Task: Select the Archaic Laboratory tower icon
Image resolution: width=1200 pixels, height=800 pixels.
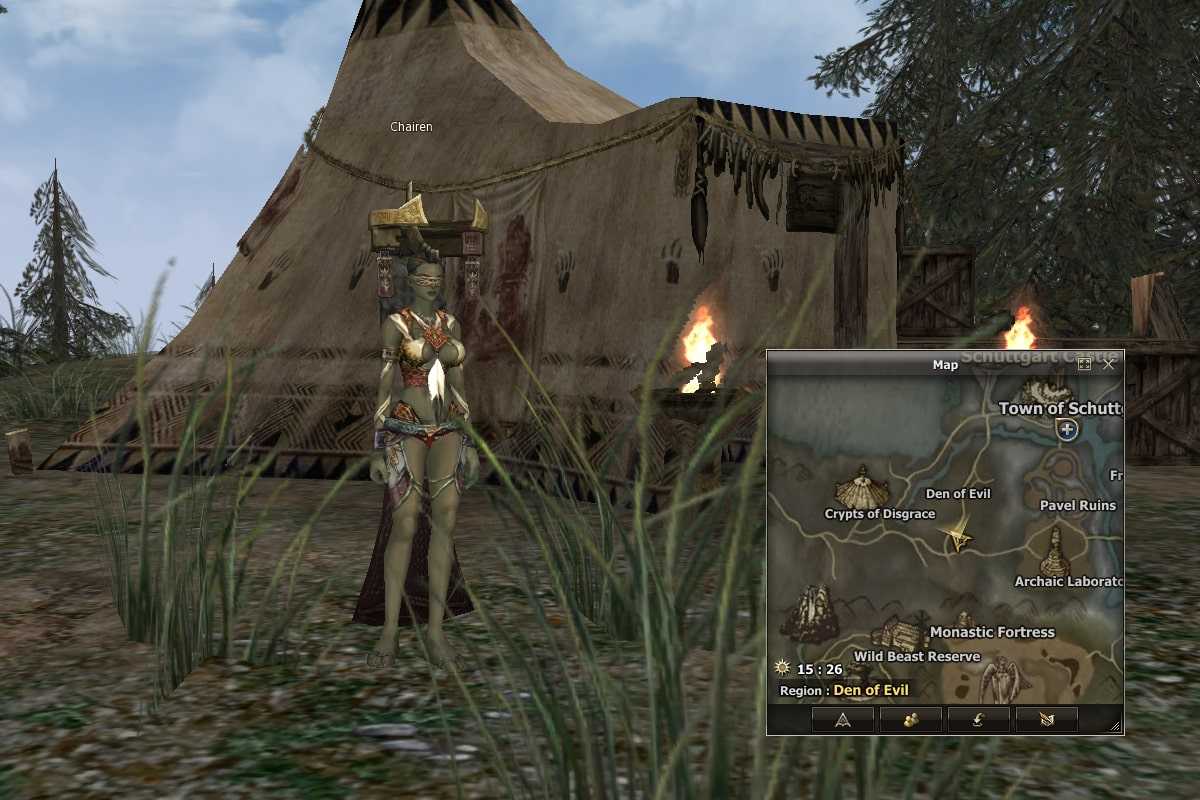Action: (1054, 552)
